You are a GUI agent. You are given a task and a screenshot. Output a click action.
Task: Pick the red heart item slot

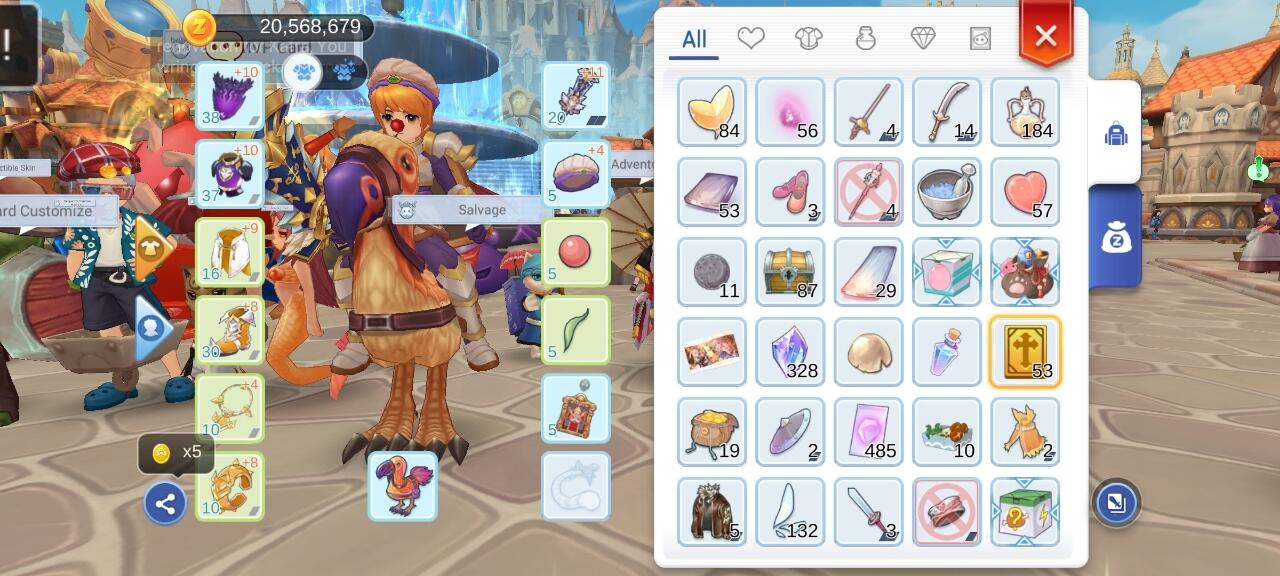point(1025,192)
